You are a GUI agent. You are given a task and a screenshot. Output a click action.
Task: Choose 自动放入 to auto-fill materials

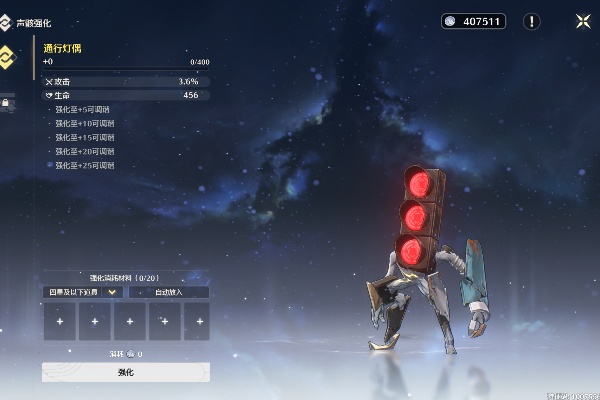point(168,292)
